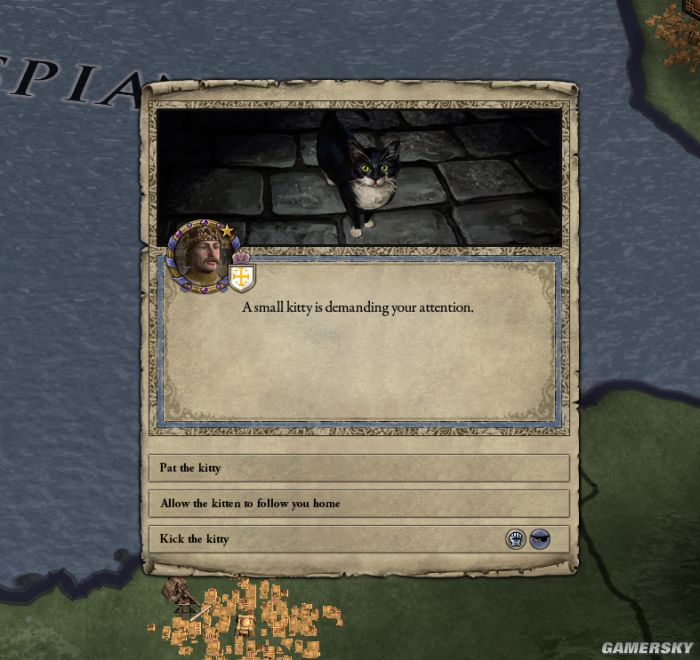Select "Allow the kitten to follow you home"
The height and width of the screenshot is (660, 700).
point(358,503)
